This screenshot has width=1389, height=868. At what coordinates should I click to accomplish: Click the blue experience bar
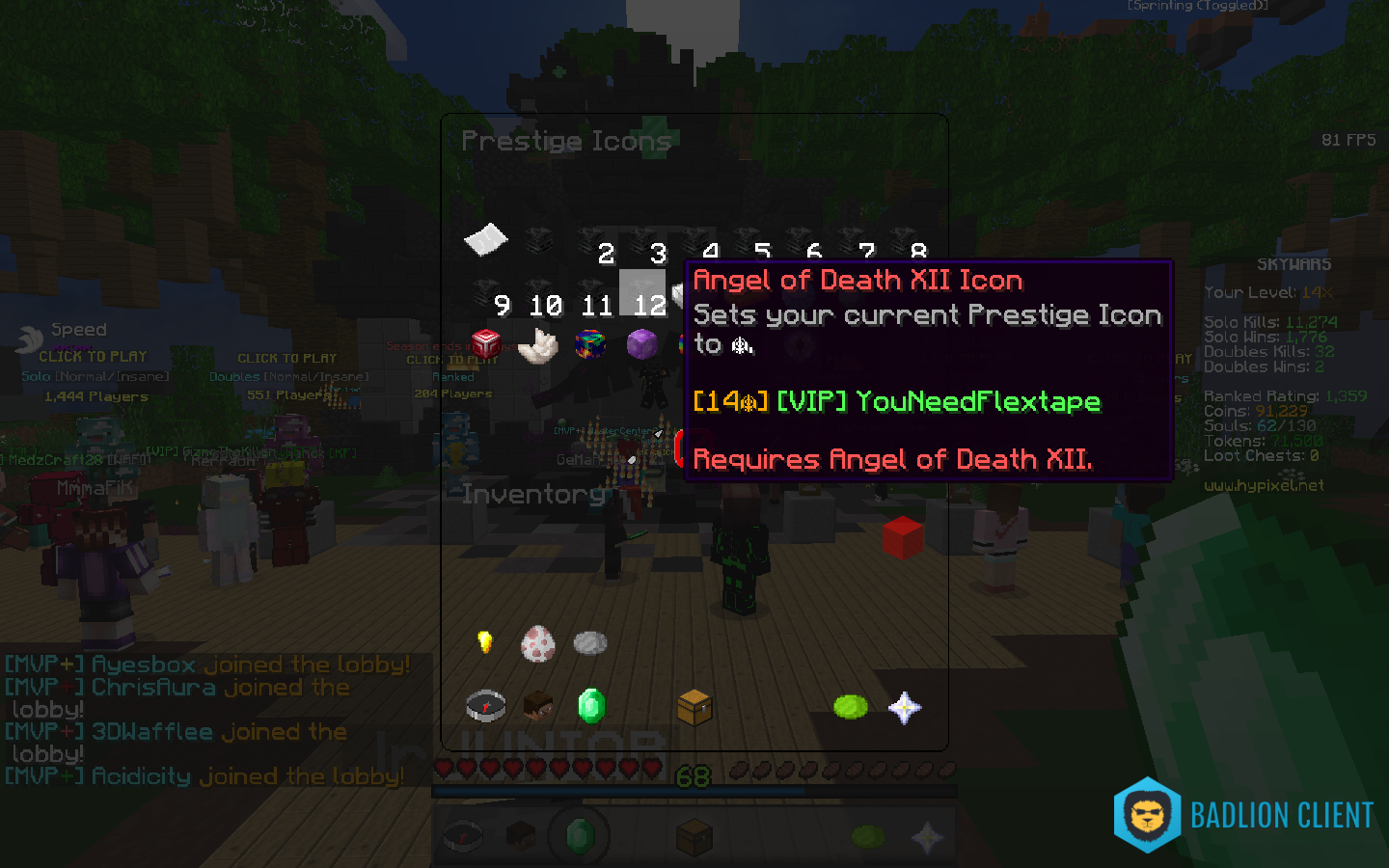point(694,791)
